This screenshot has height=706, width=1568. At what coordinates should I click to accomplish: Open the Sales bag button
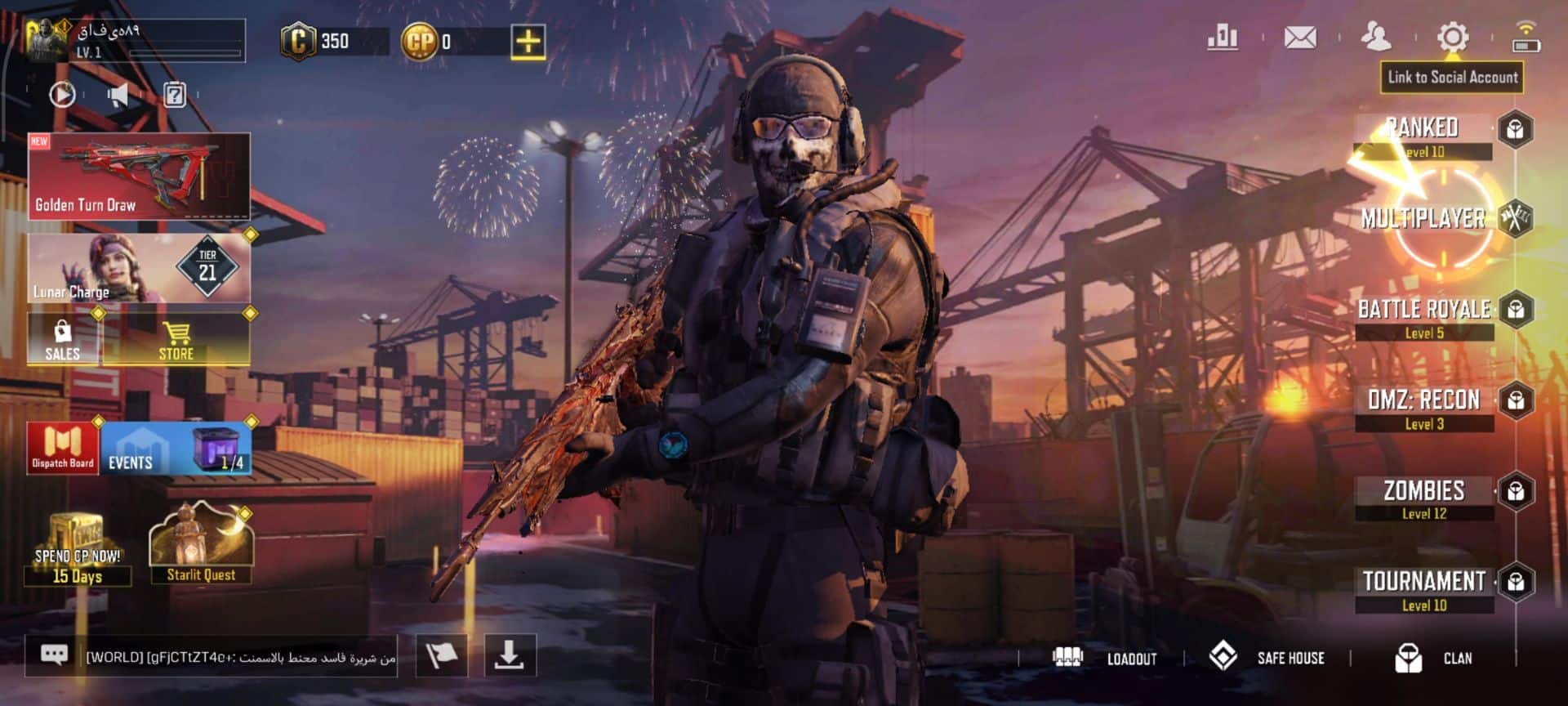click(x=63, y=339)
